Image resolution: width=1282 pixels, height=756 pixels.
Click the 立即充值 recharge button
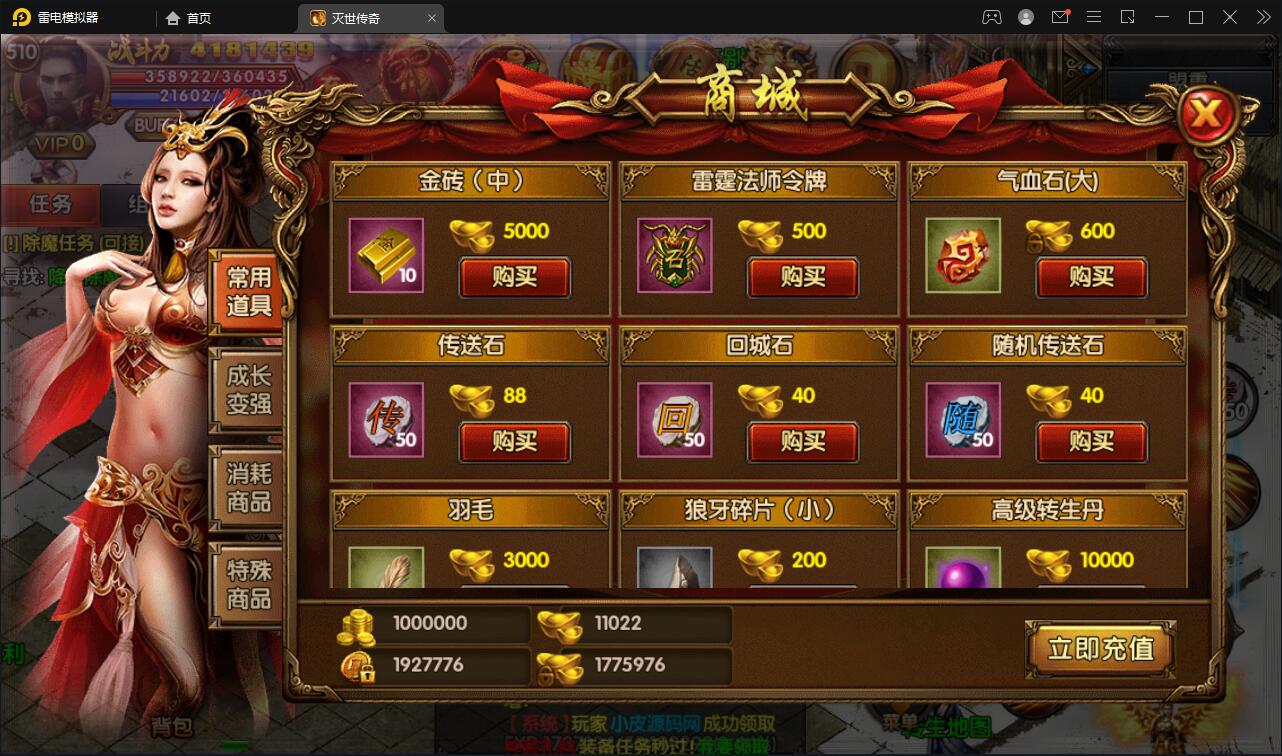click(1100, 648)
